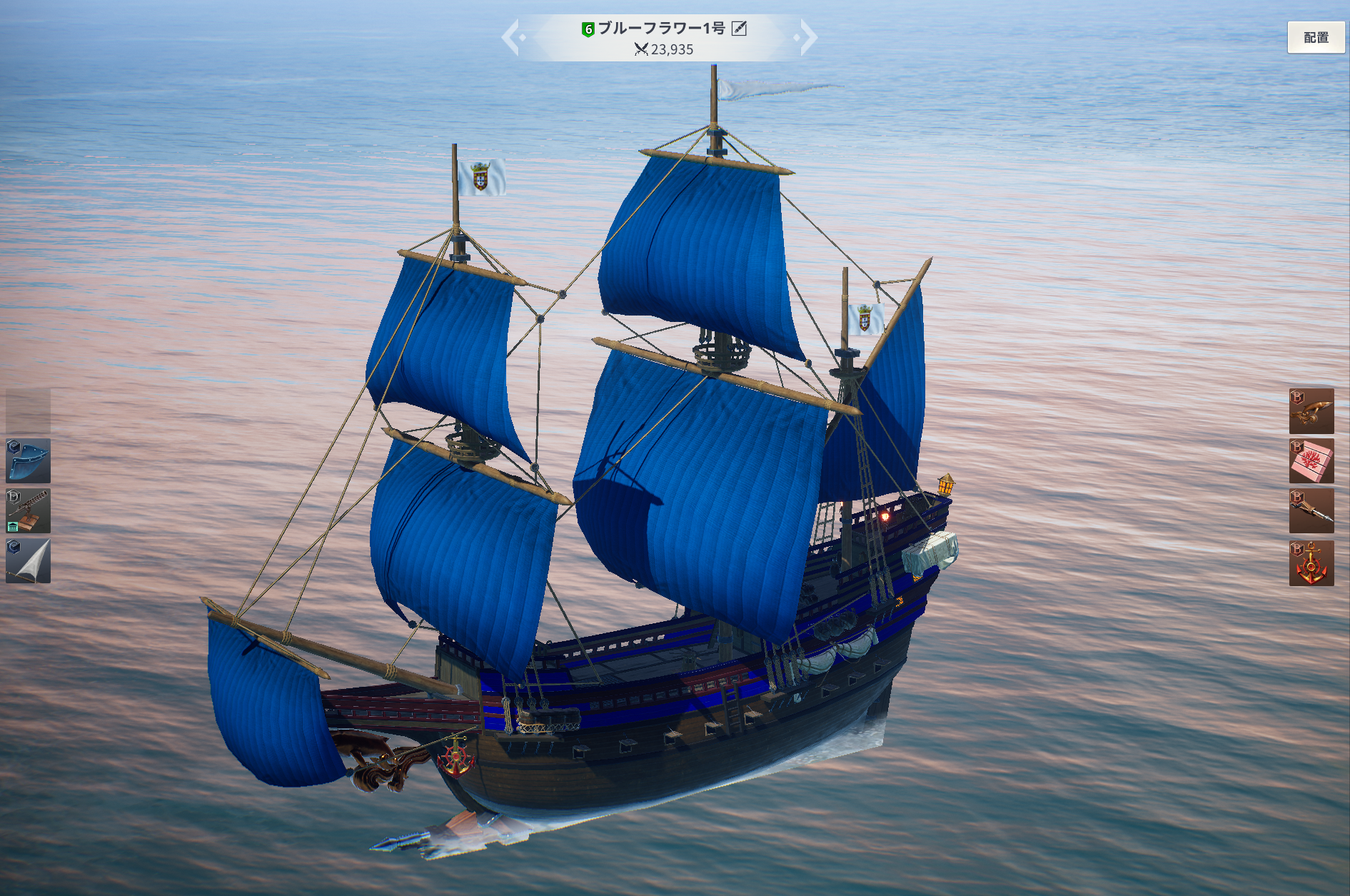Click the 配置 button
Viewport: 1350px width, 896px height.
point(1315,37)
